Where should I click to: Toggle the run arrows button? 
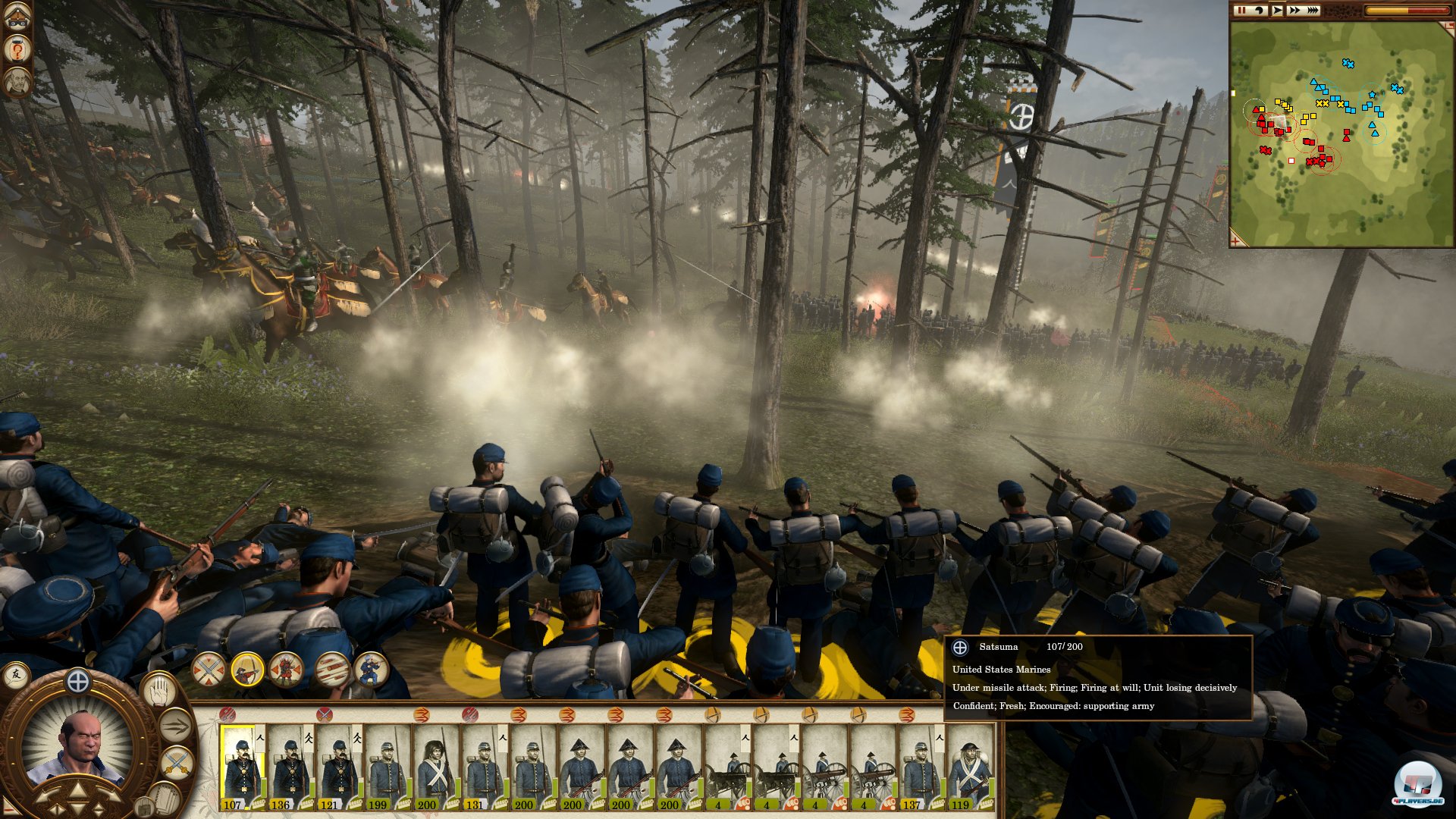pos(175,726)
